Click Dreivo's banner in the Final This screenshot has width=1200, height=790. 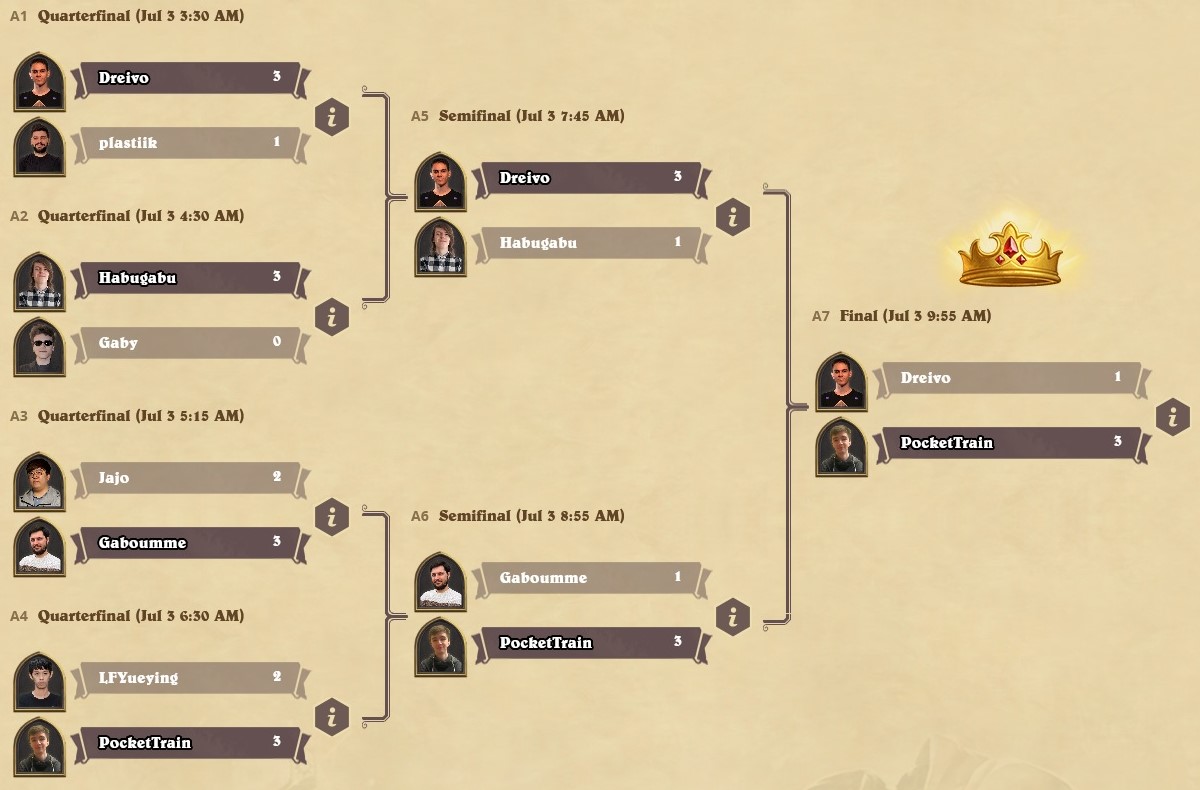click(1008, 378)
